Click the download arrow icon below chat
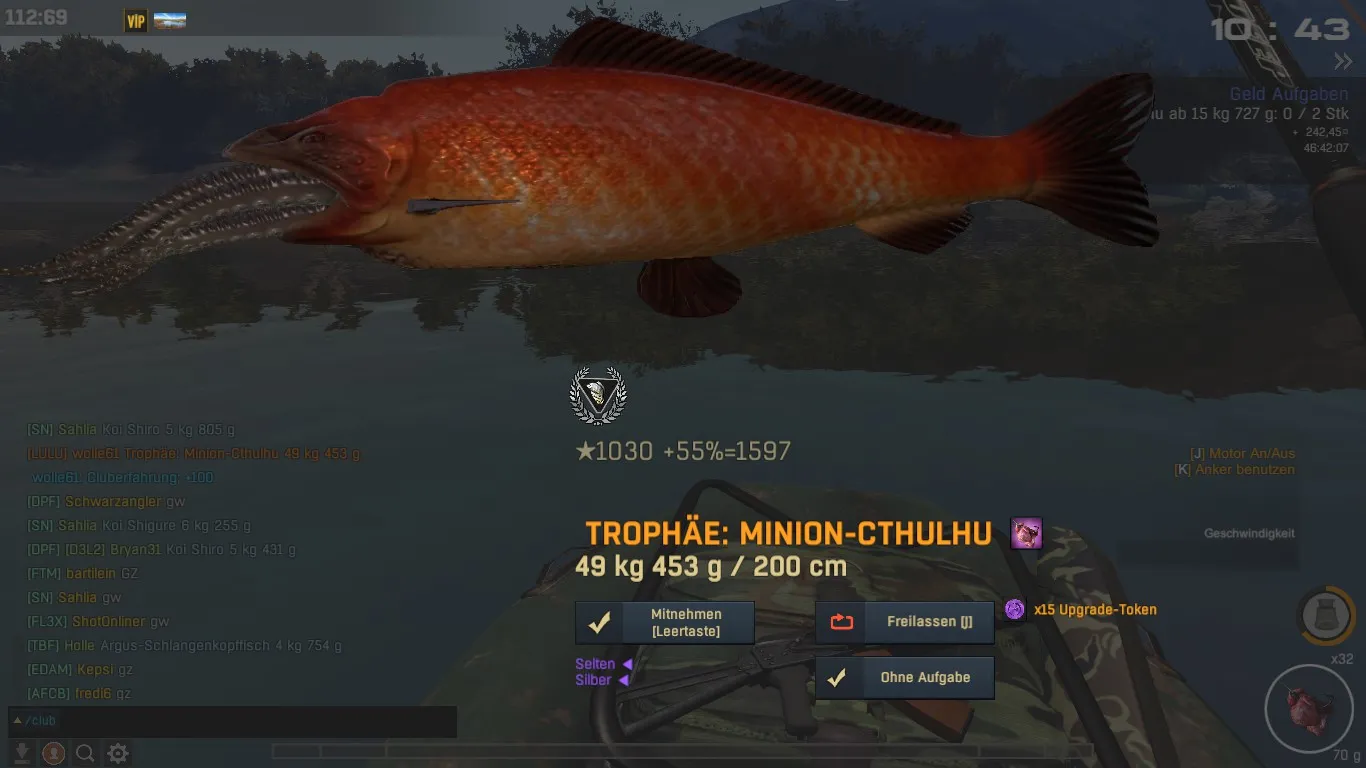 pos(21,753)
